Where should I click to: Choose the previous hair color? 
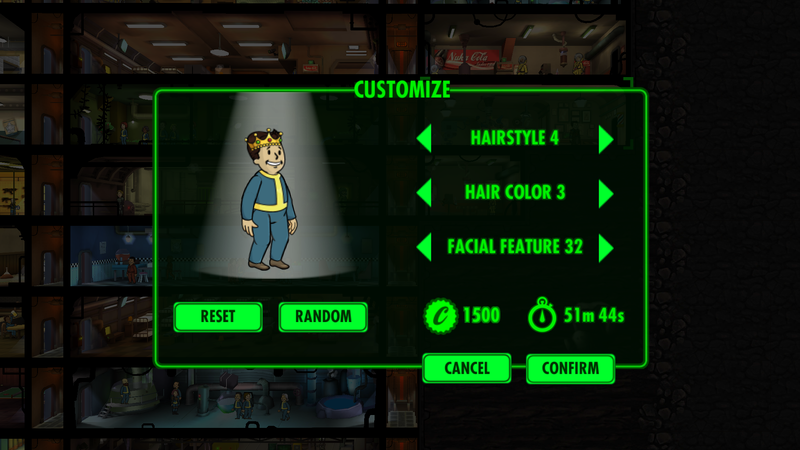pyautogui.click(x=425, y=192)
